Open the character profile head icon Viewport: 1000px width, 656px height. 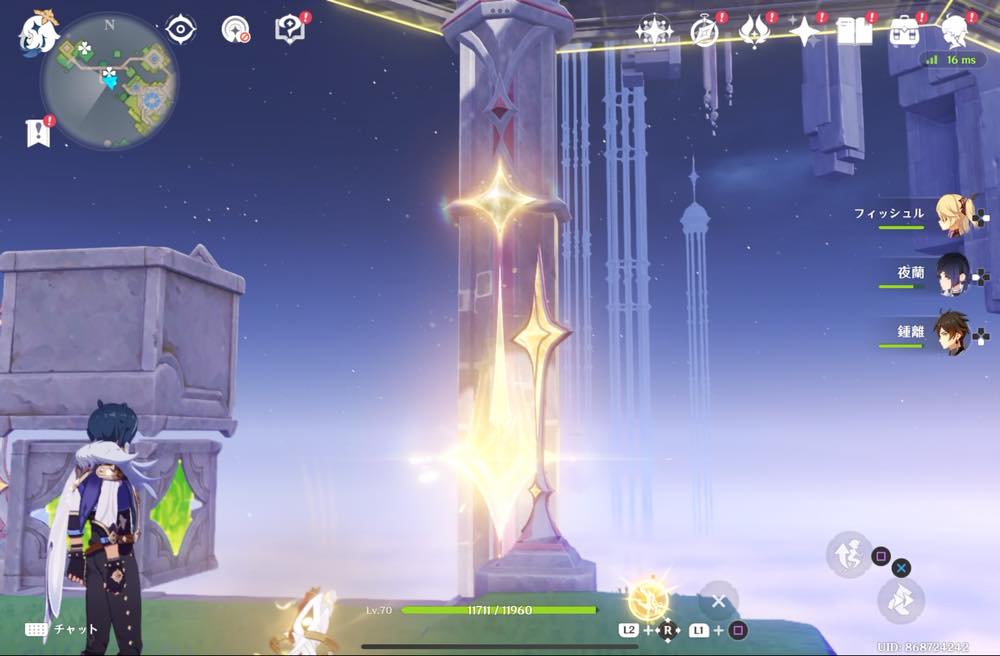(x=956, y=31)
